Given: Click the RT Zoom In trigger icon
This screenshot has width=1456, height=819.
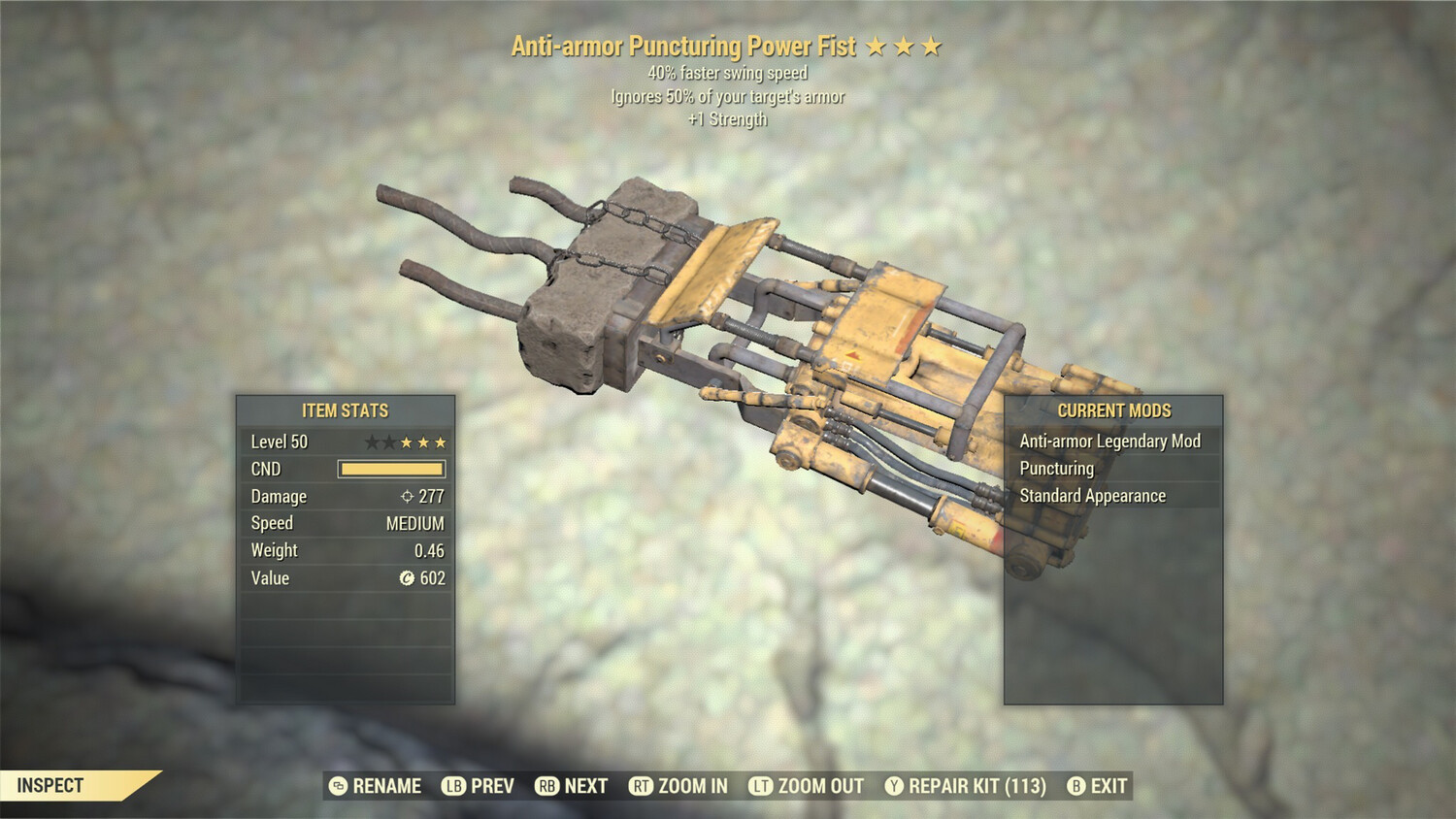Looking at the screenshot, I should [642, 786].
